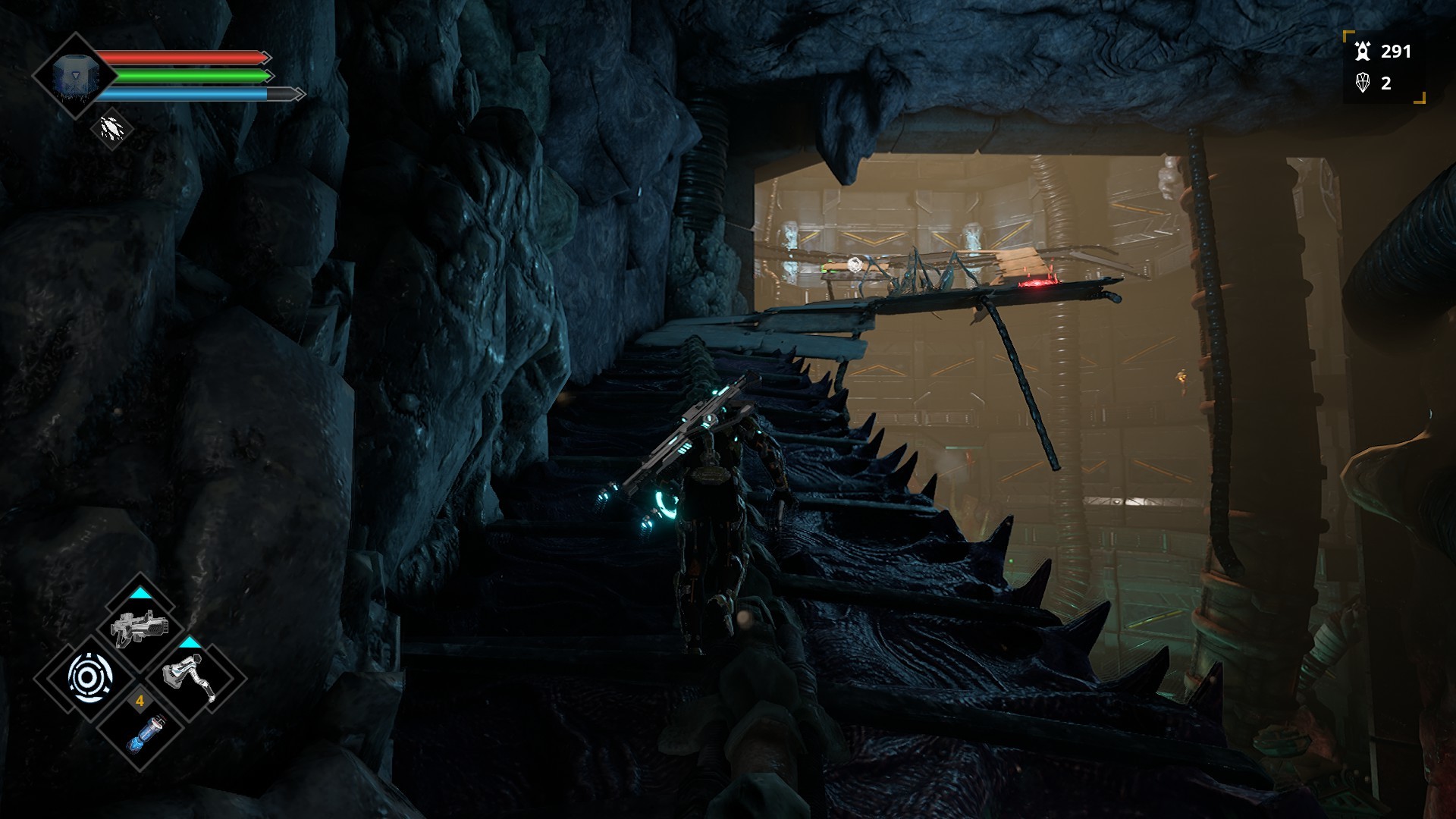The height and width of the screenshot is (819, 1456).
Task: Select the 291 currency counter entry
Action: (1398, 52)
